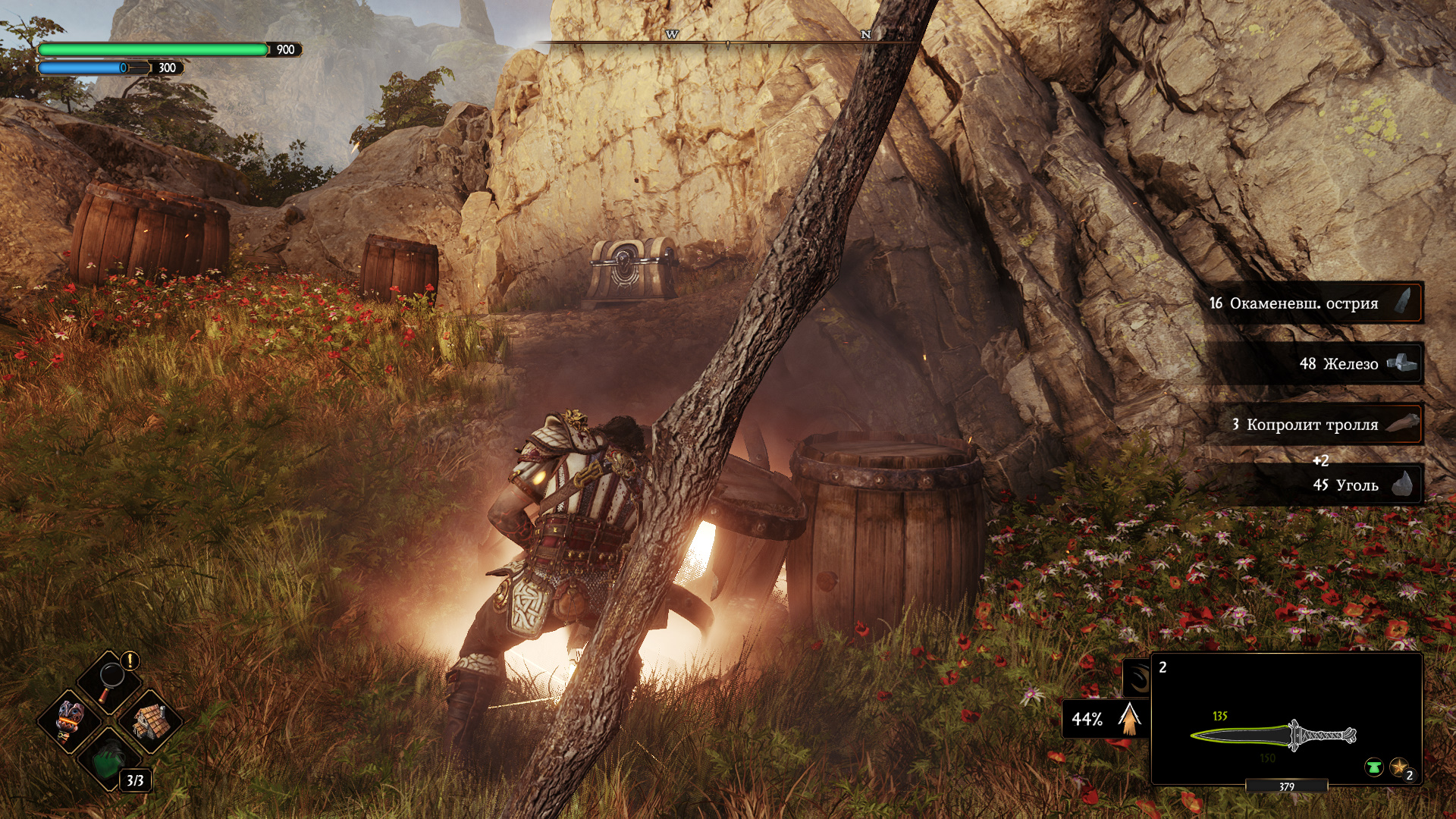Select the arrow icon showing 44%

(1130, 719)
